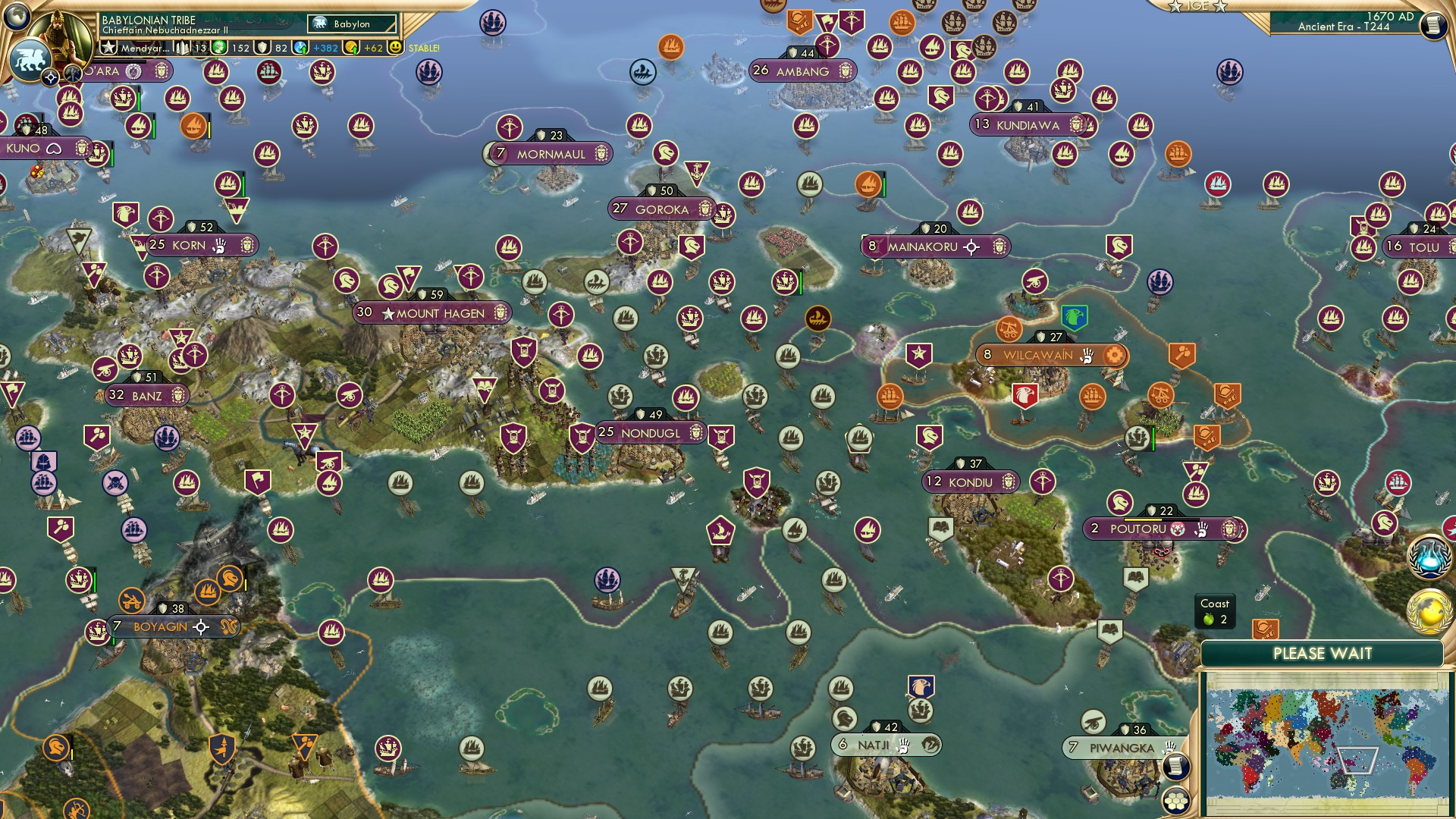Click the city count icon showing 13
The height and width of the screenshot is (819, 1456).
click(x=180, y=48)
